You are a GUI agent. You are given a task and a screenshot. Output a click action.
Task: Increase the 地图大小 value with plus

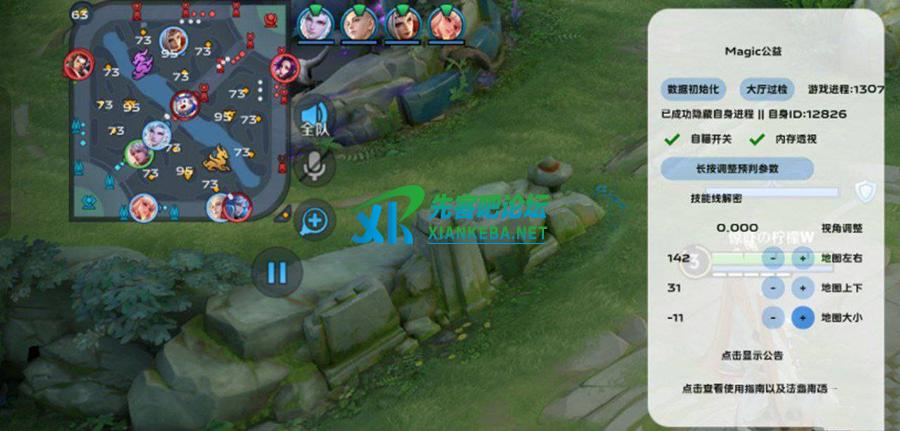pos(801,318)
